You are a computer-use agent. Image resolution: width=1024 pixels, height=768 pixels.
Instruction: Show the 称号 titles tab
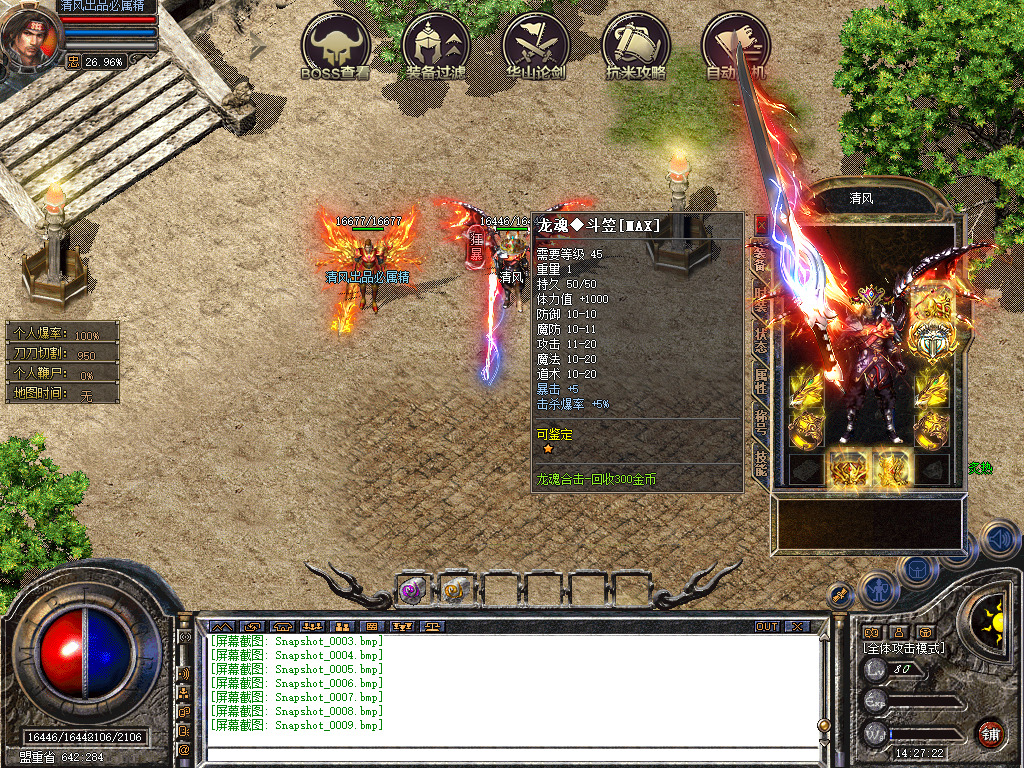click(761, 420)
